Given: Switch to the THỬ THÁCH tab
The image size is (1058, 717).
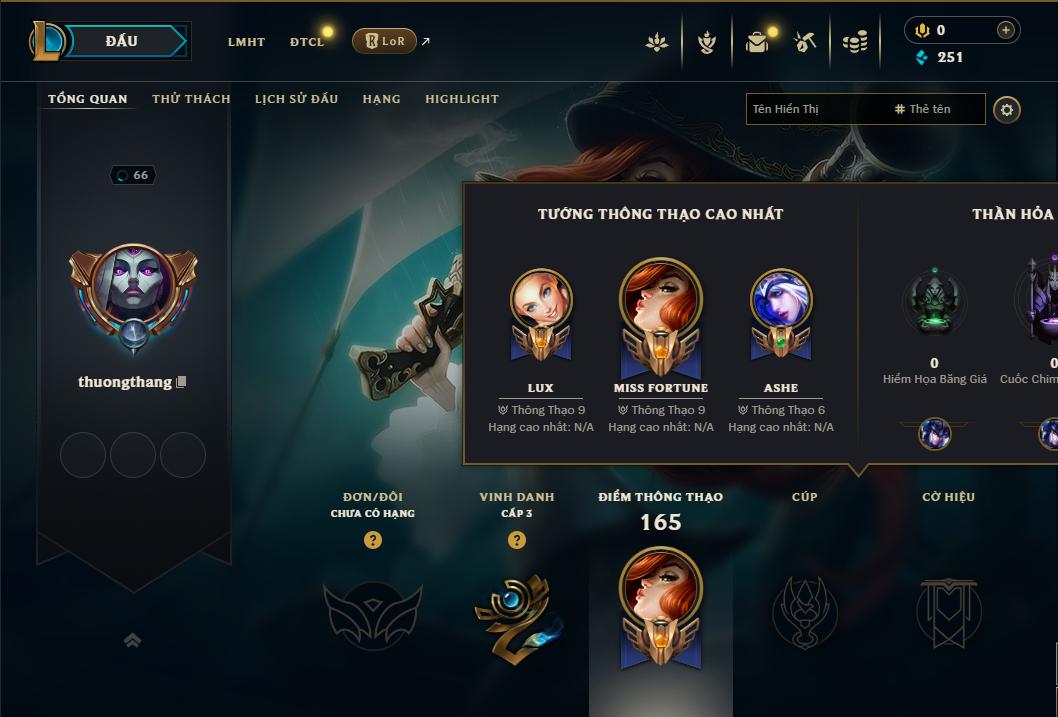Looking at the screenshot, I should pos(191,99).
